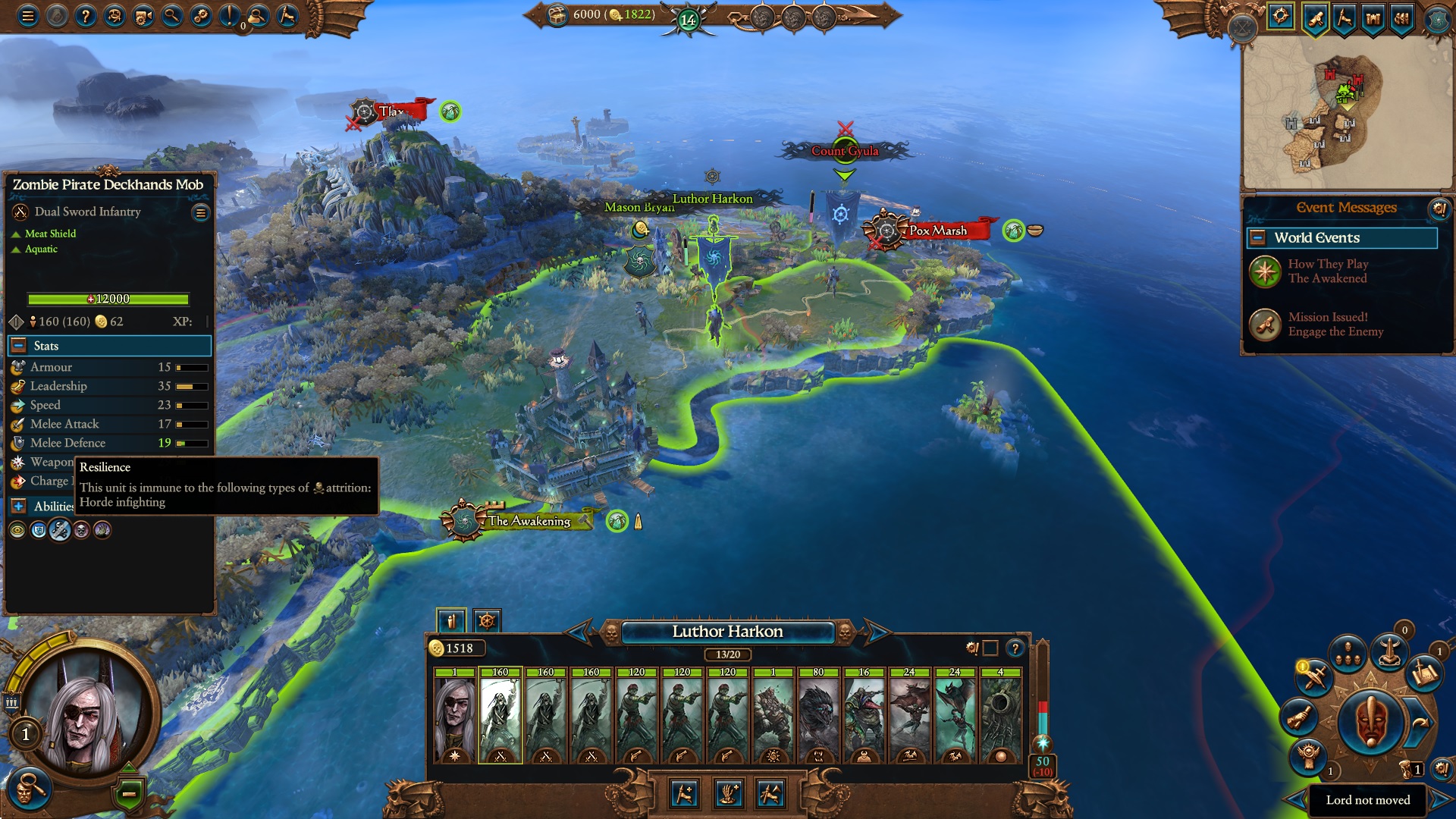Toggle the checkbox beside Luthor Harkon's army panel
Screen dimensions: 1456x819
coord(990,648)
